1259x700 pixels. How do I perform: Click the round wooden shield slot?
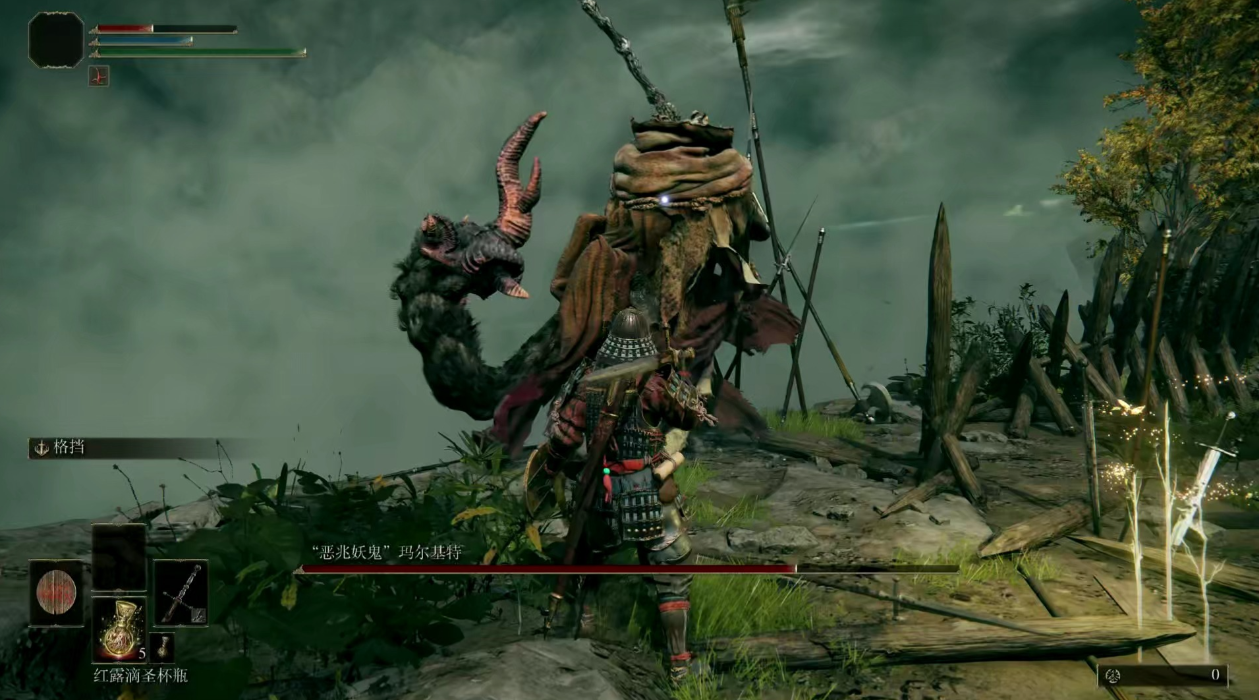56,593
